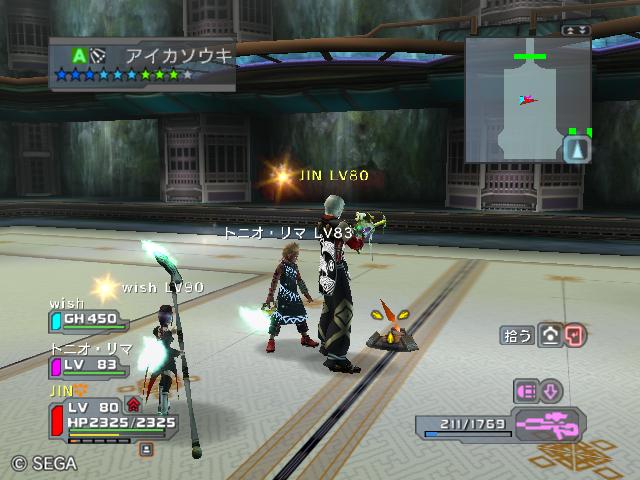Select the pink rifle weapon slot
Image resolution: width=640 pixels, height=480 pixels.
pyautogui.click(x=550, y=424)
